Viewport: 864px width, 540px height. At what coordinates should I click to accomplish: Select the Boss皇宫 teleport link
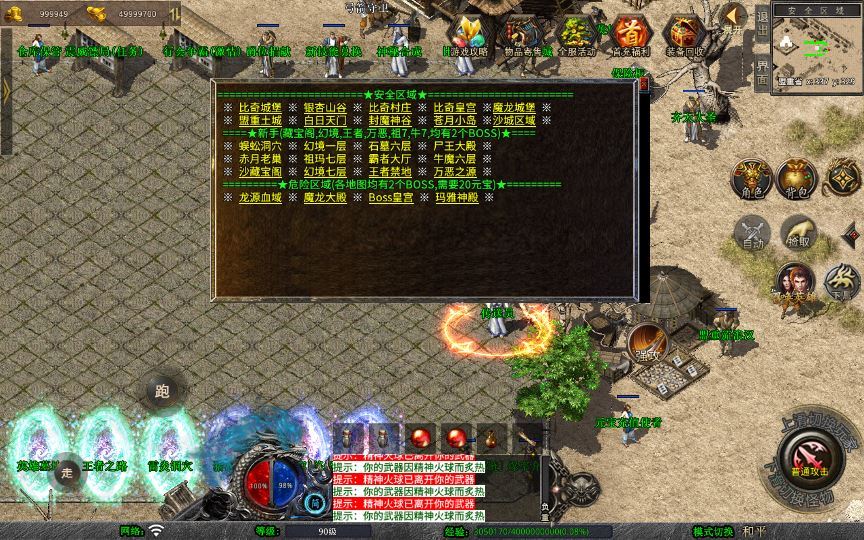(x=390, y=198)
